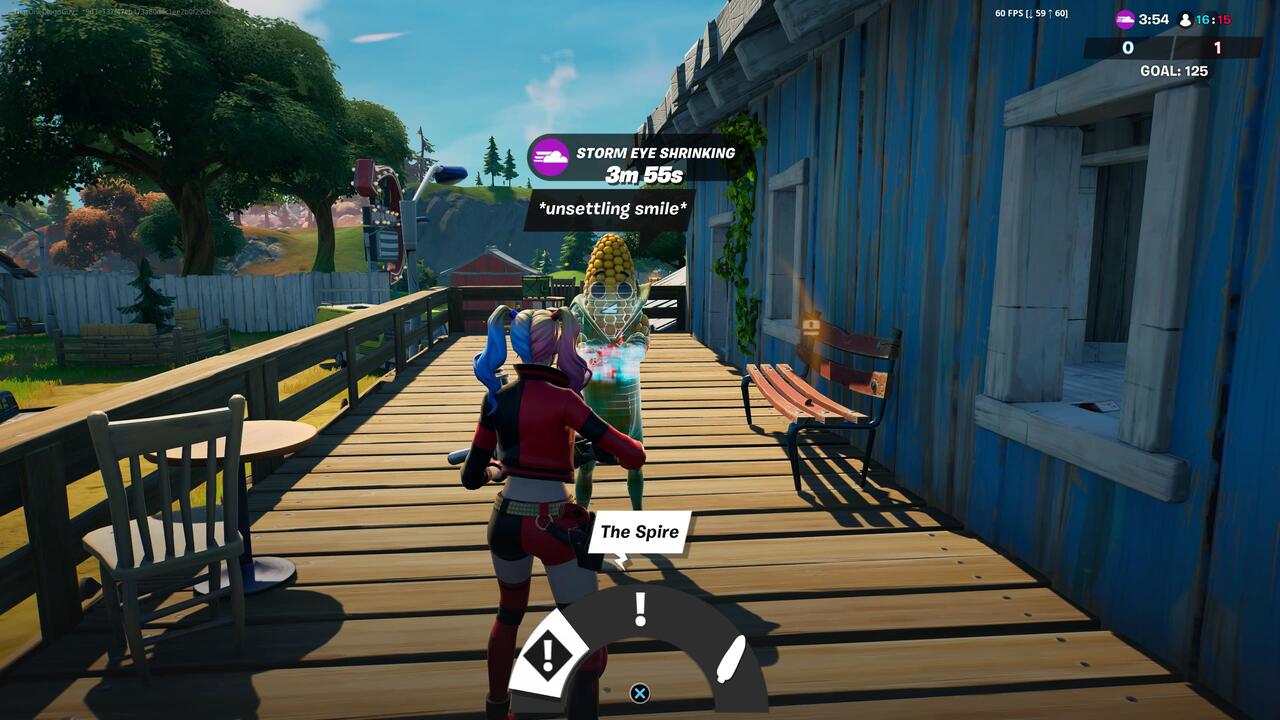Open 'The Spire' speech bubble
This screenshot has height=720, width=1280.
click(640, 532)
